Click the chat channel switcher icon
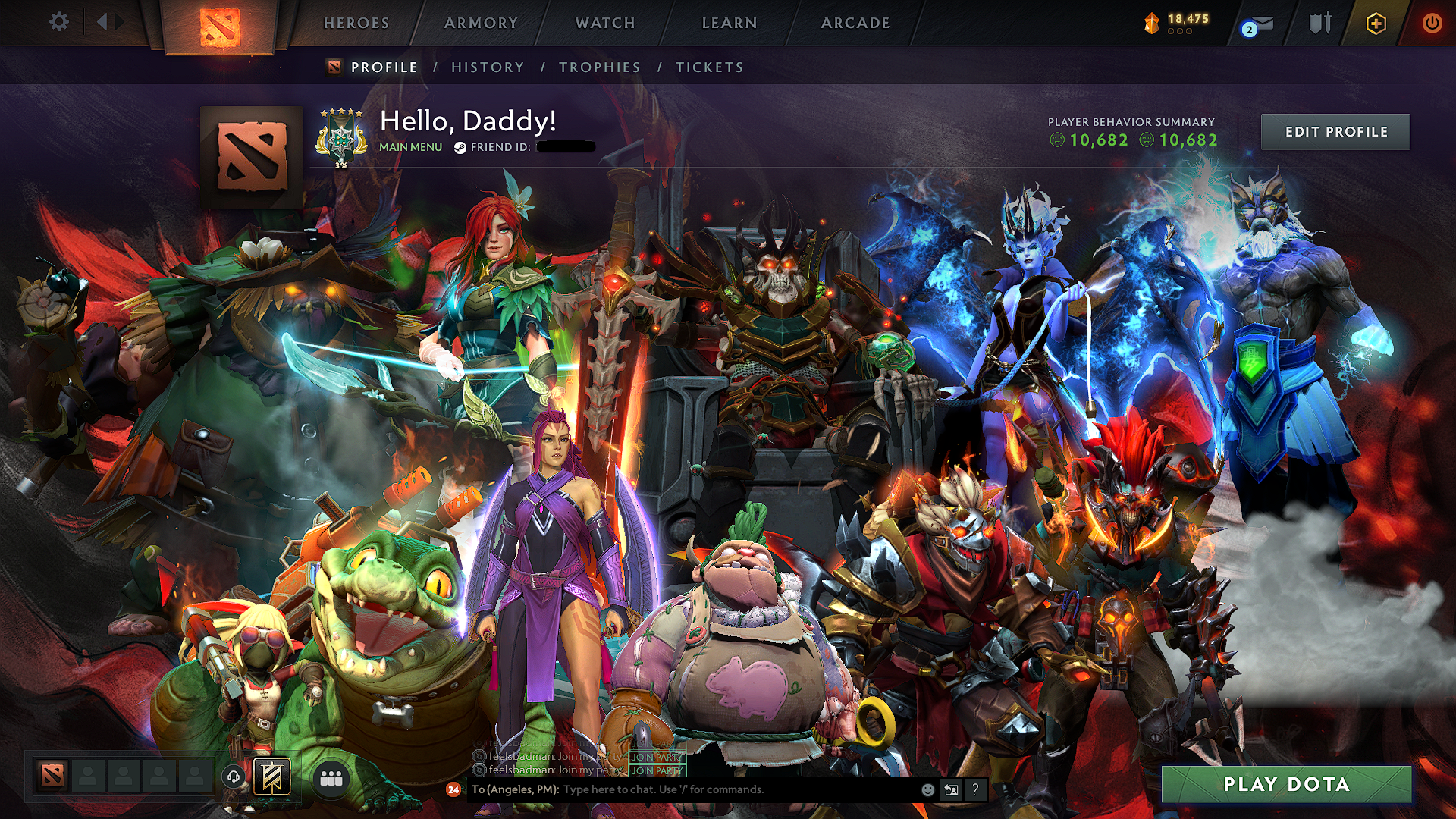 pyautogui.click(x=951, y=789)
